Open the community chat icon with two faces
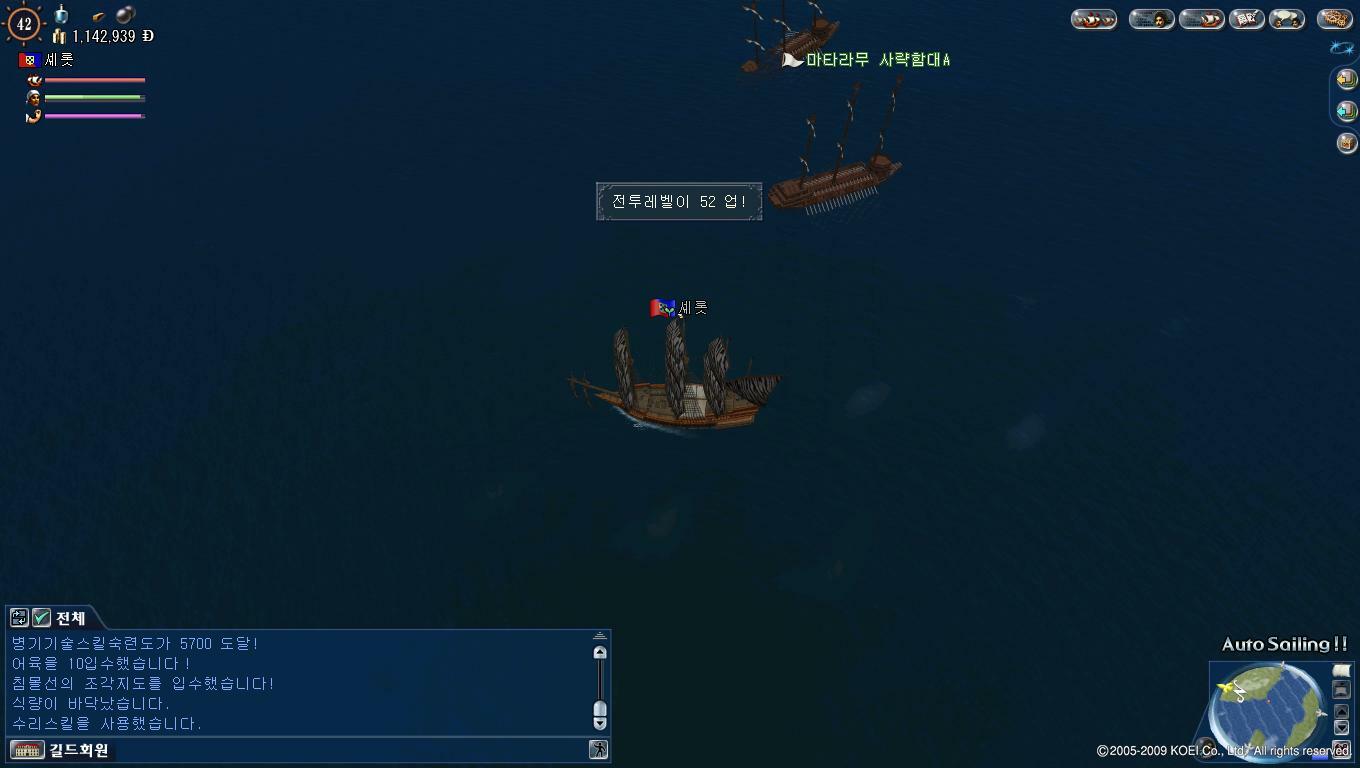 coord(1286,18)
